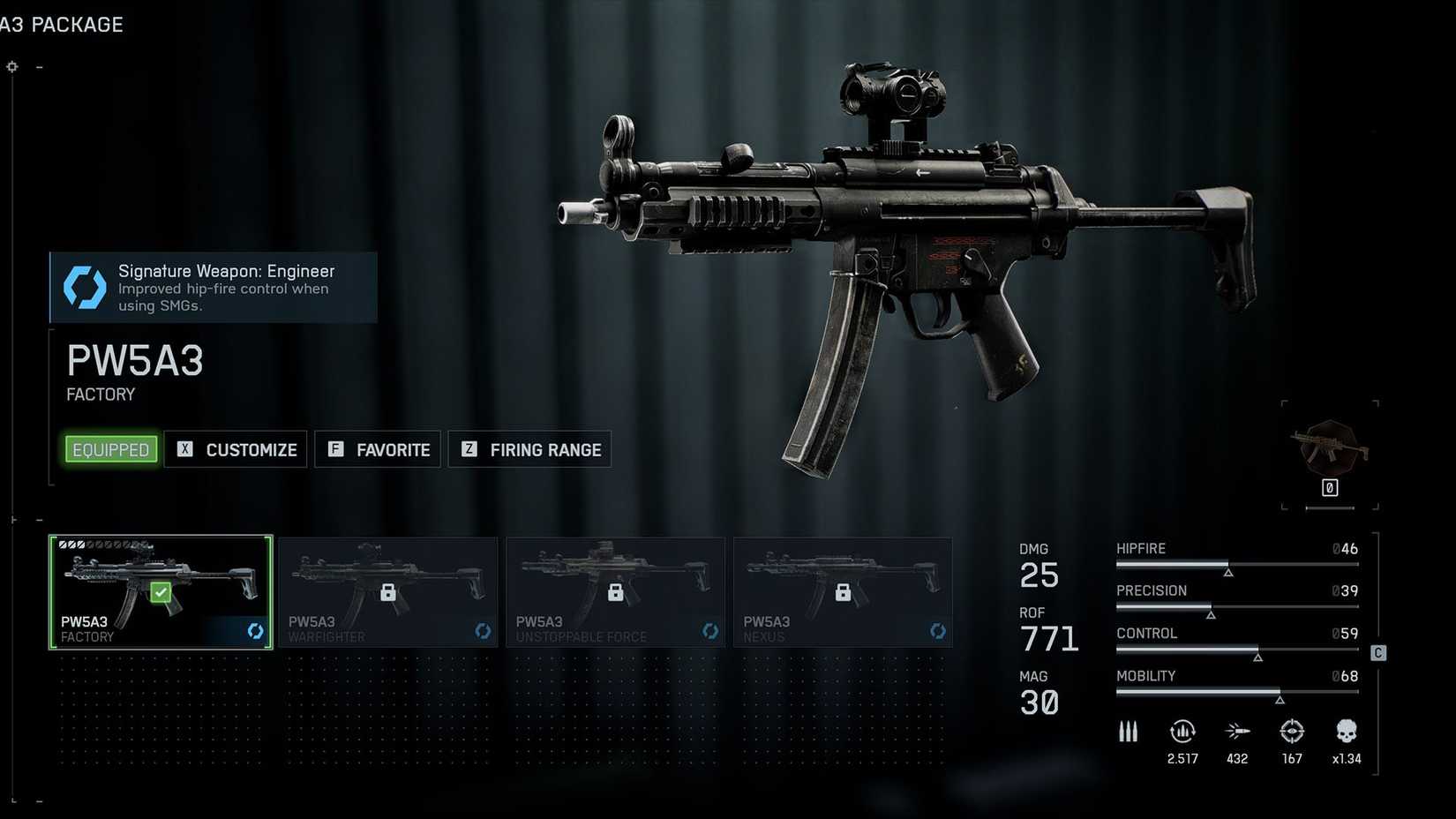This screenshot has height=819, width=1456.
Task: Check the bullet velocity stat icon
Action: (1237, 732)
